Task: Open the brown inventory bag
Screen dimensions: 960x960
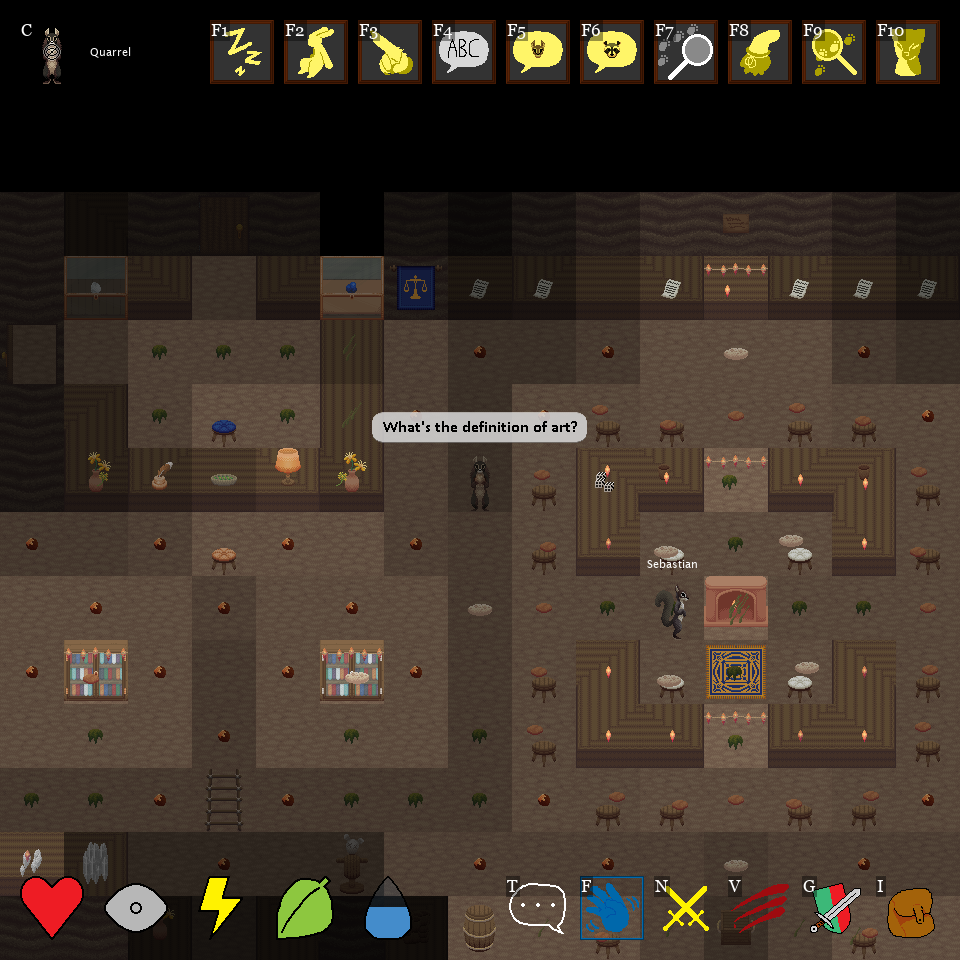Action: click(x=909, y=910)
